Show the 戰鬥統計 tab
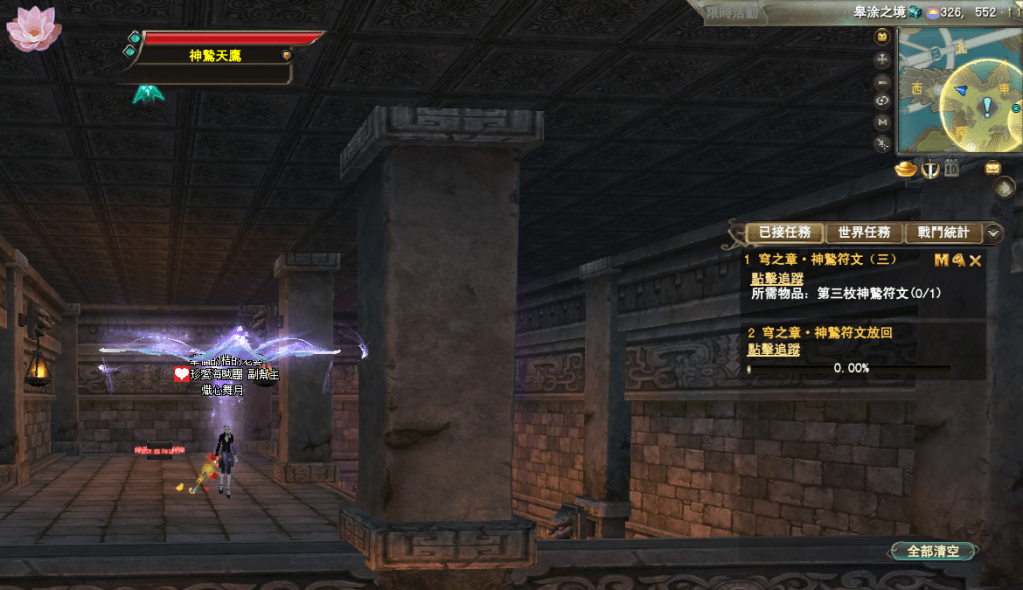This screenshot has height=590, width=1023. point(942,233)
